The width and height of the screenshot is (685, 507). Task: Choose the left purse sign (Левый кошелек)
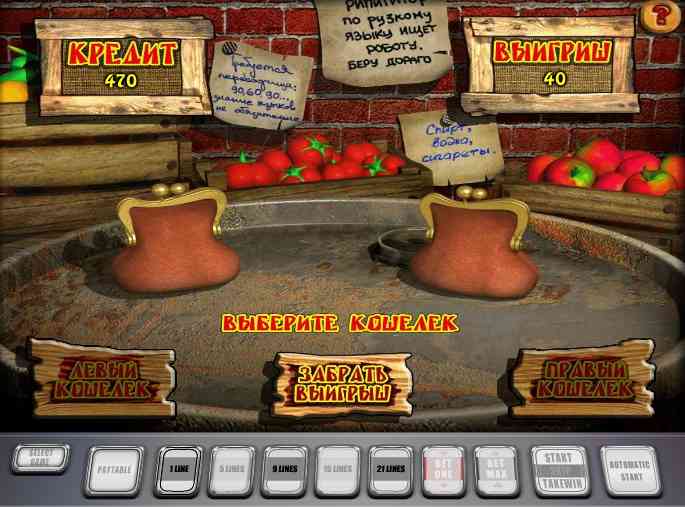(101, 377)
